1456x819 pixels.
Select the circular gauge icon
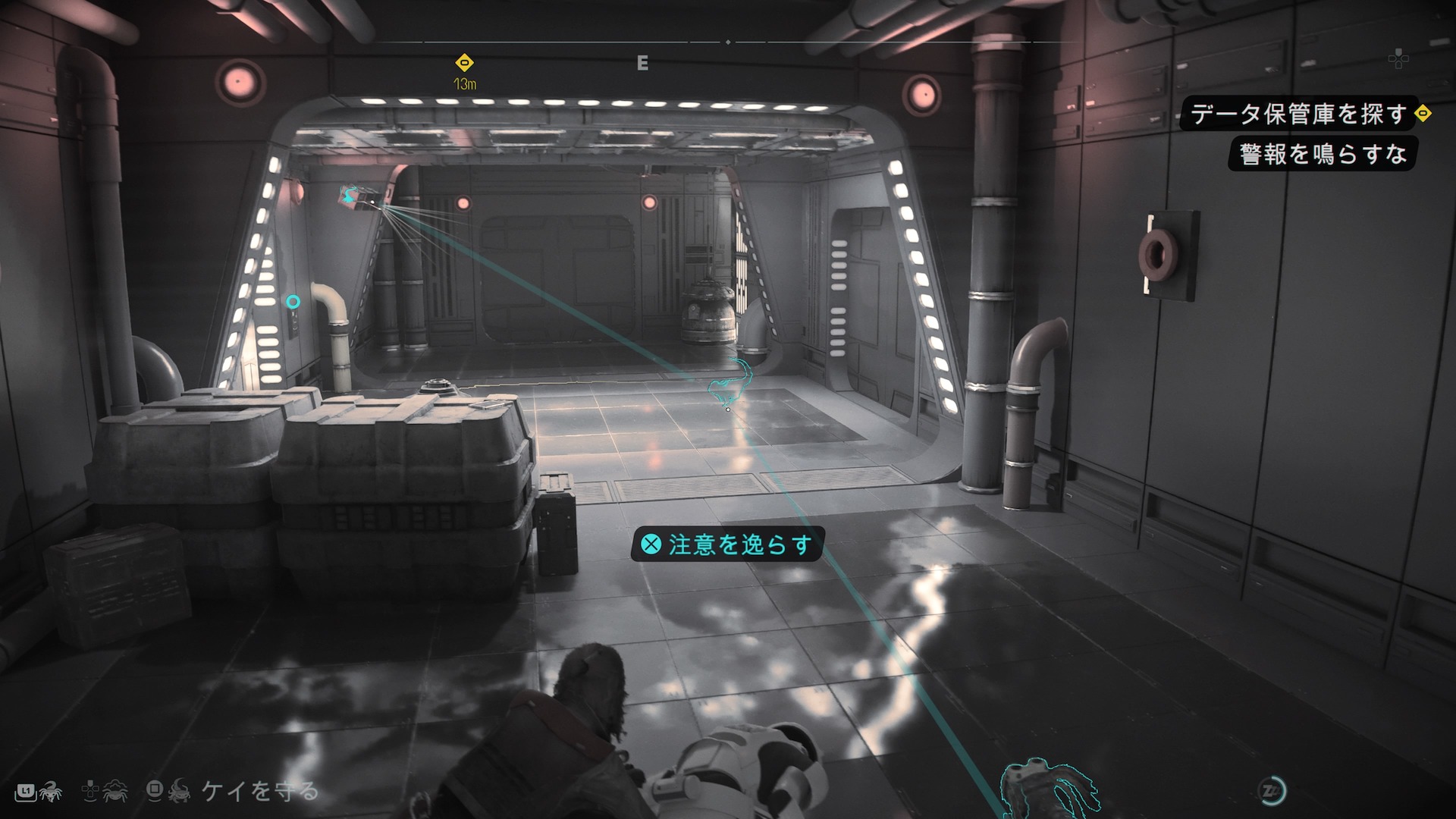tap(1272, 791)
